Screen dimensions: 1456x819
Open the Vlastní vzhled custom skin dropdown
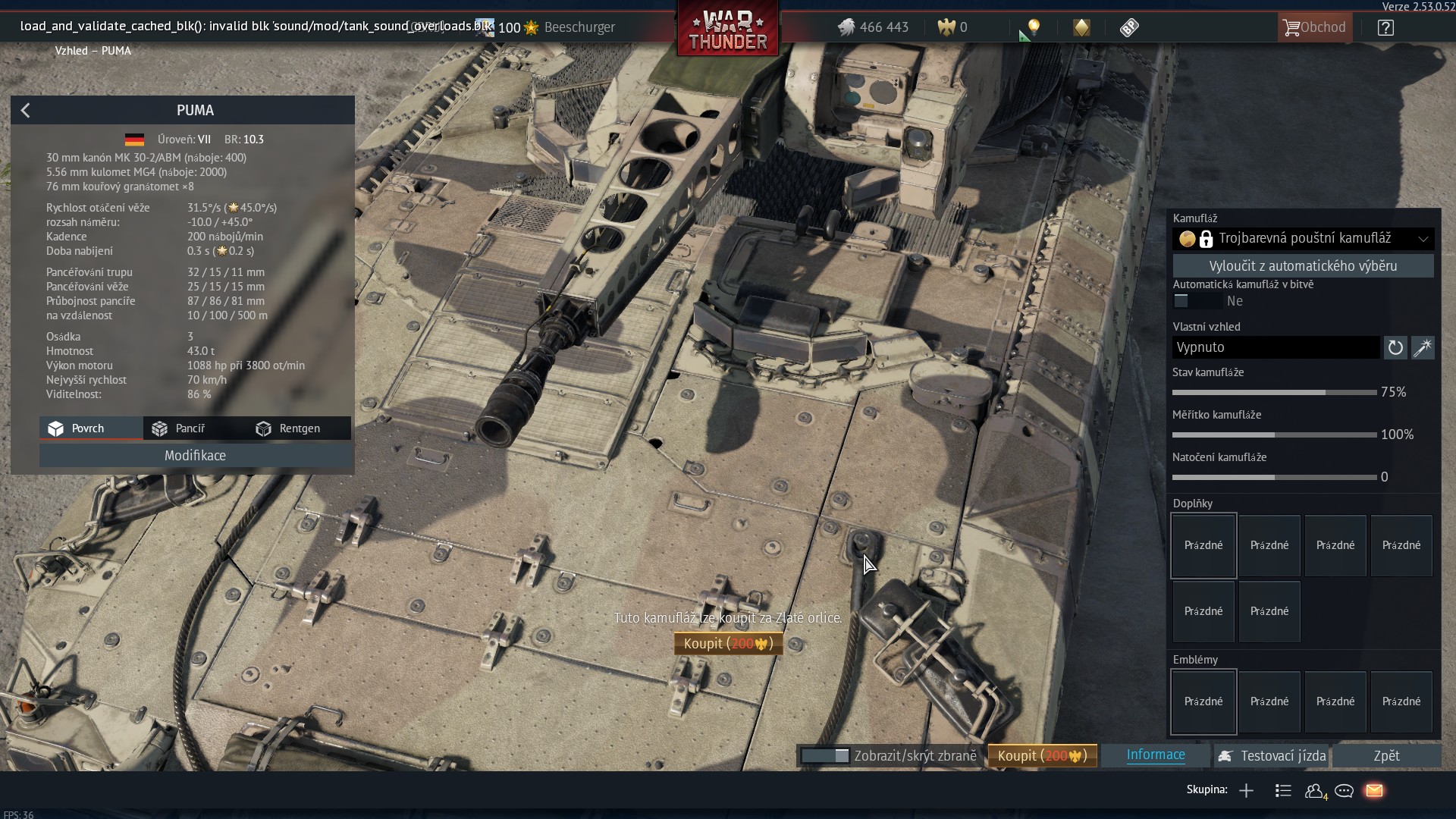coord(1276,347)
